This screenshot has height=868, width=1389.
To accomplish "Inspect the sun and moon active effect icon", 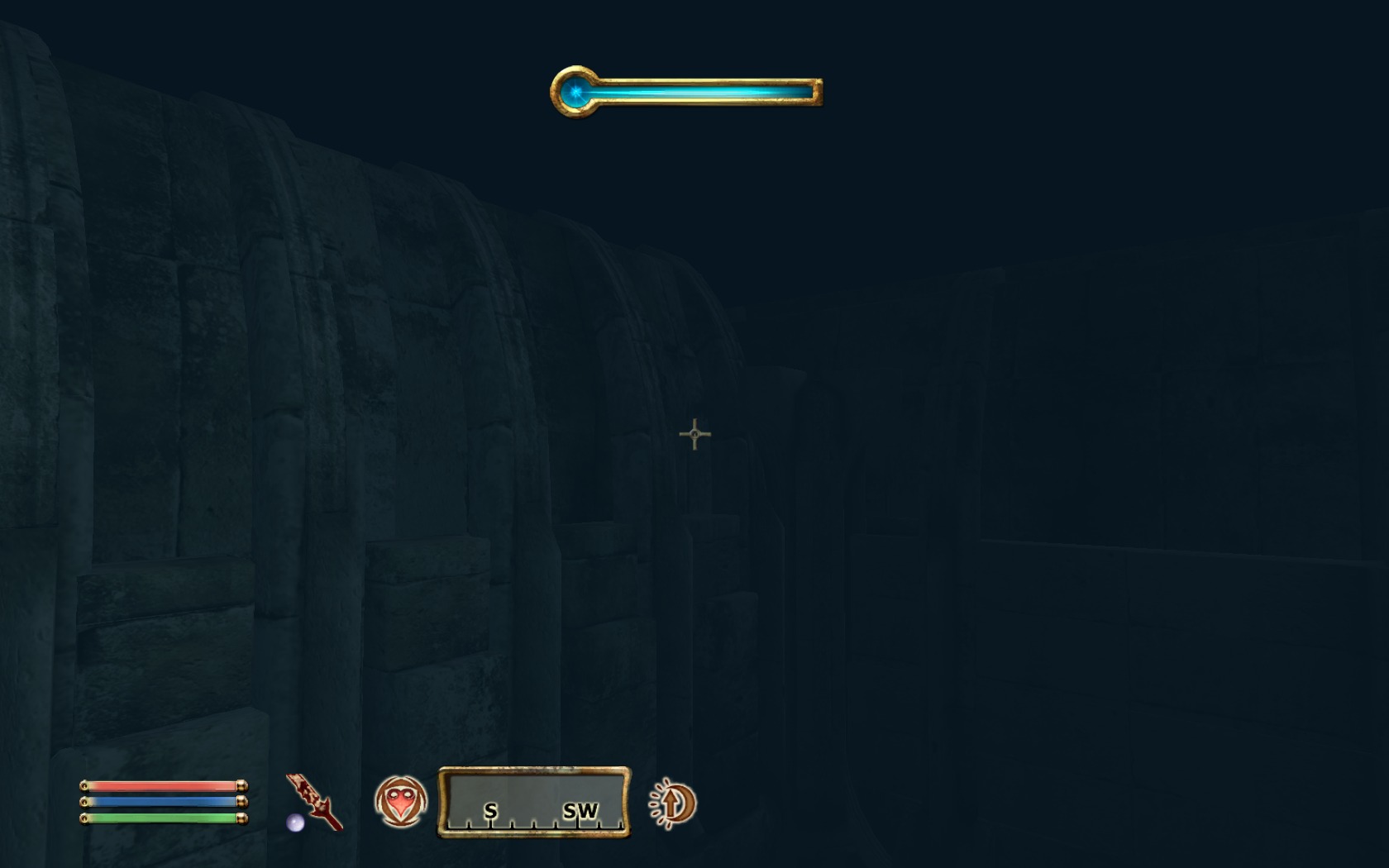I will coord(674,804).
